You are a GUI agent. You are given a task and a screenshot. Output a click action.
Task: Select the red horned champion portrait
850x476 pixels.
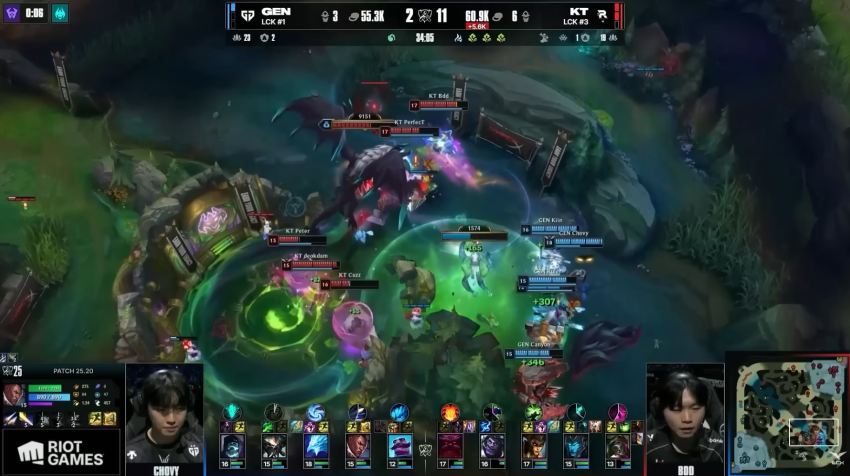click(x=452, y=445)
